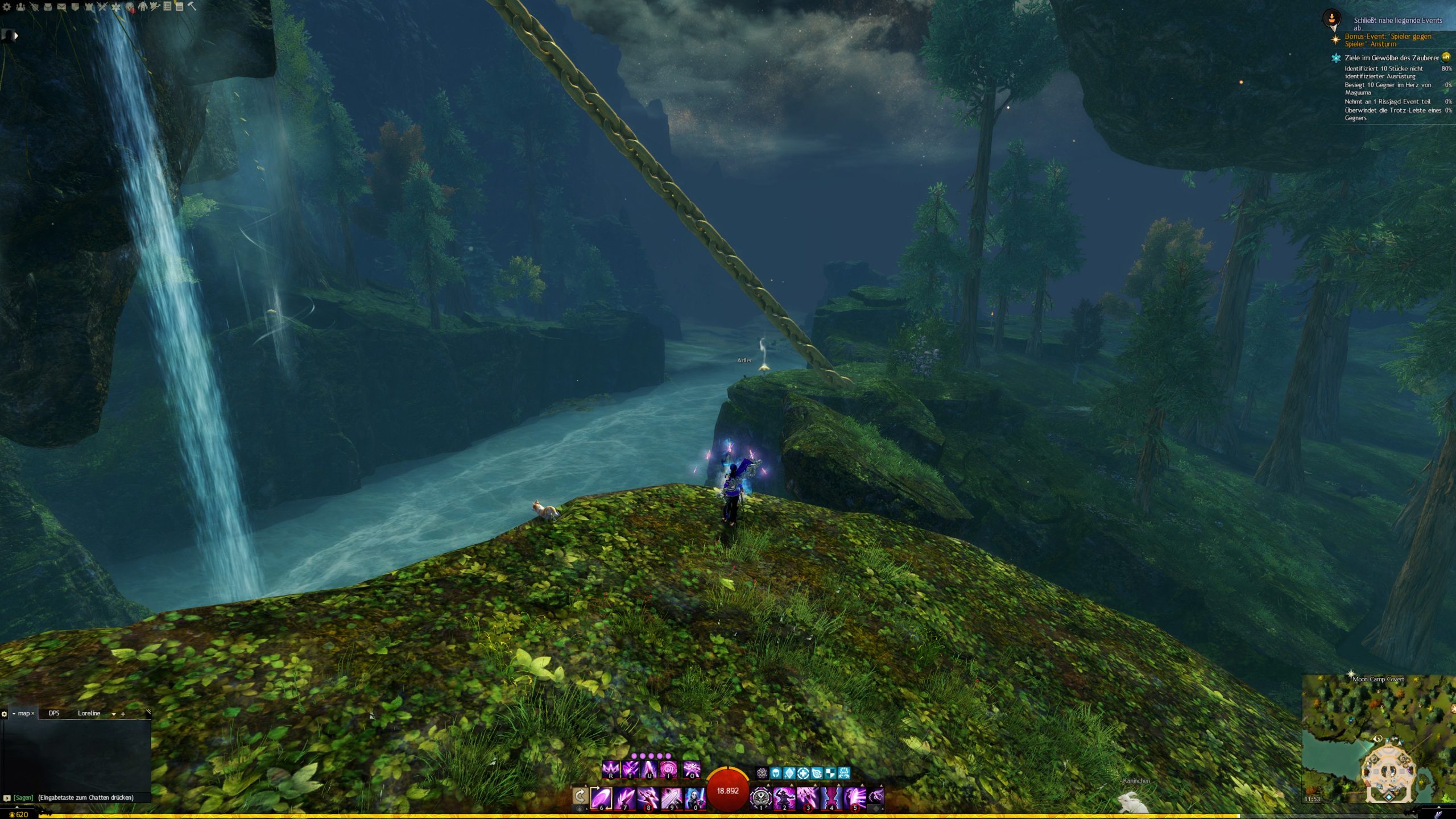This screenshot has height=819, width=1456.
Task: Open the inventory bag icon
Action: [x=48, y=7]
